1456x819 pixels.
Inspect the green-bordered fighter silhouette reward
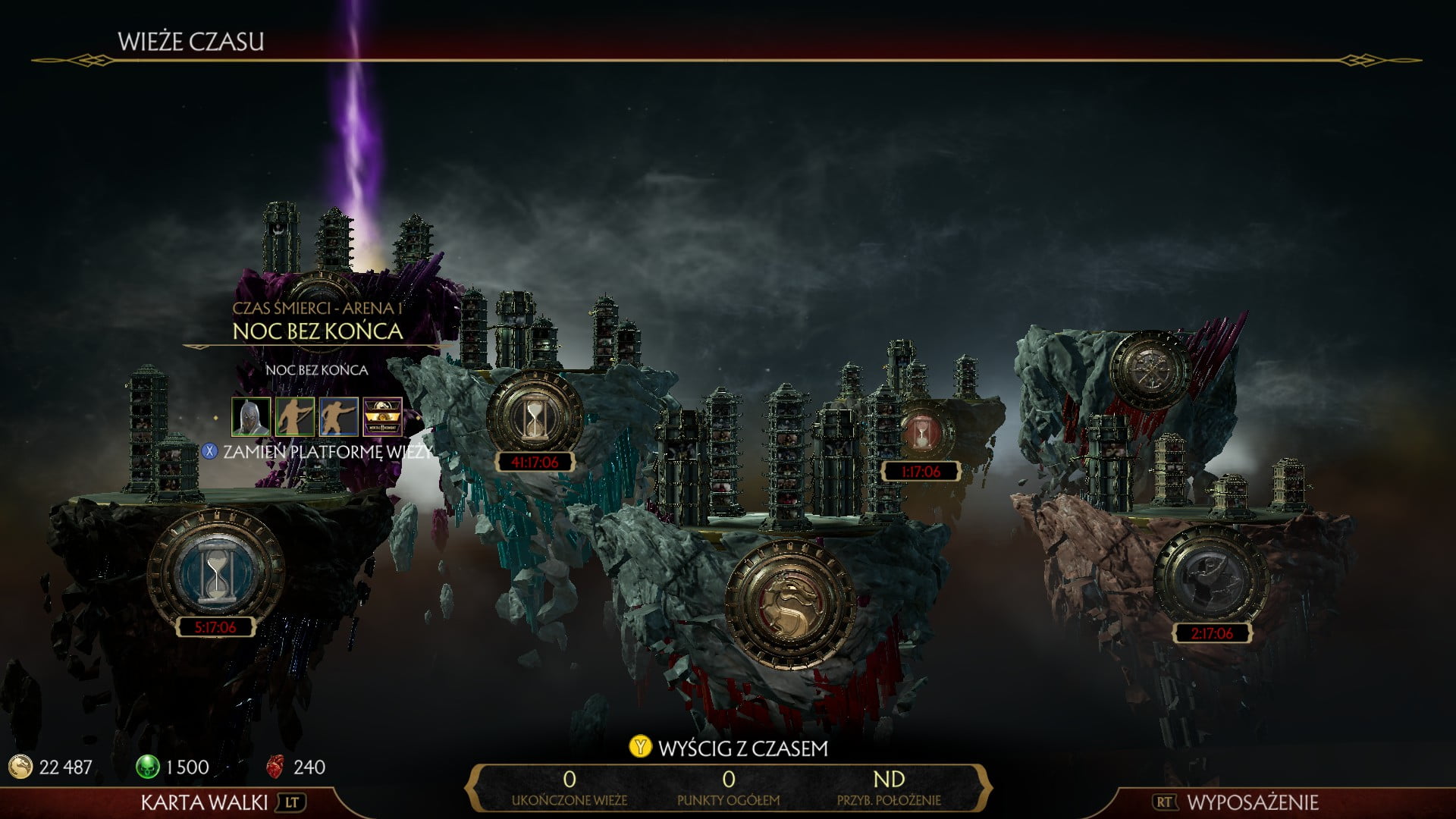click(x=295, y=416)
